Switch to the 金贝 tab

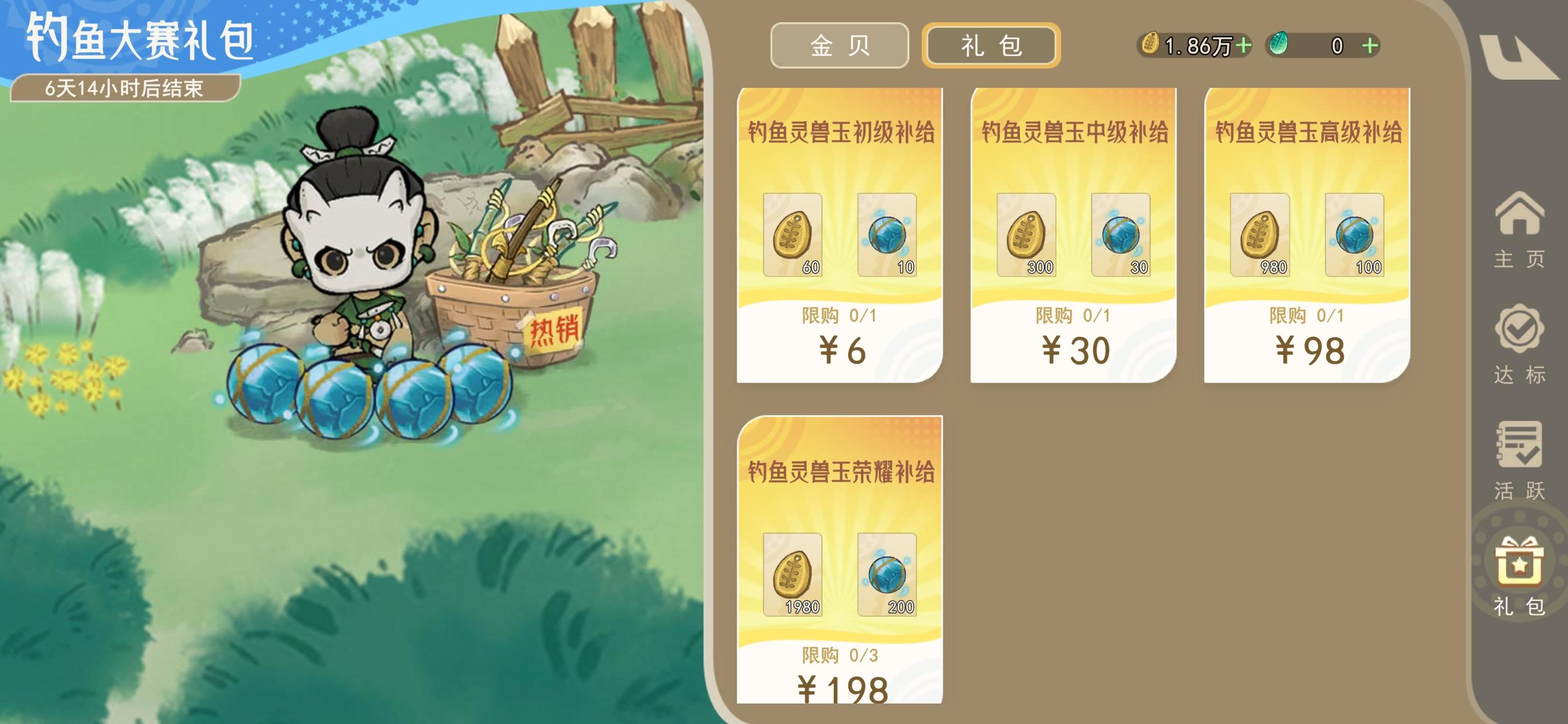click(x=840, y=48)
